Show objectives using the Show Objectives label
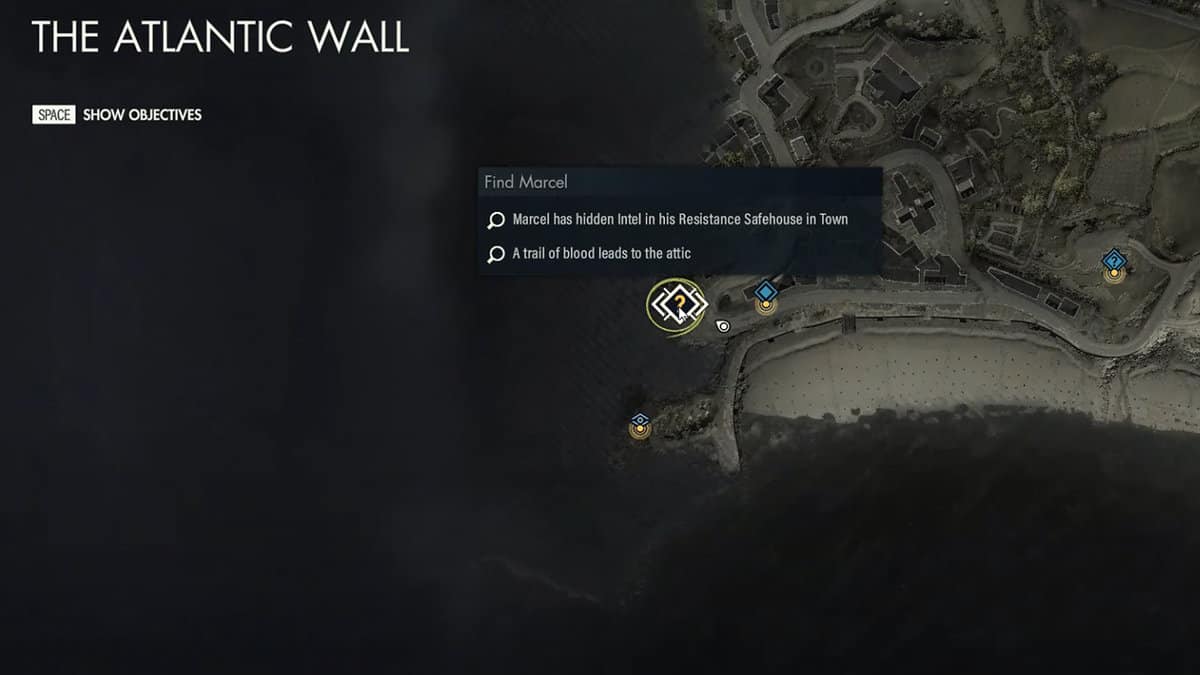This screenshot has width=1200, height=675. [142, 115]
